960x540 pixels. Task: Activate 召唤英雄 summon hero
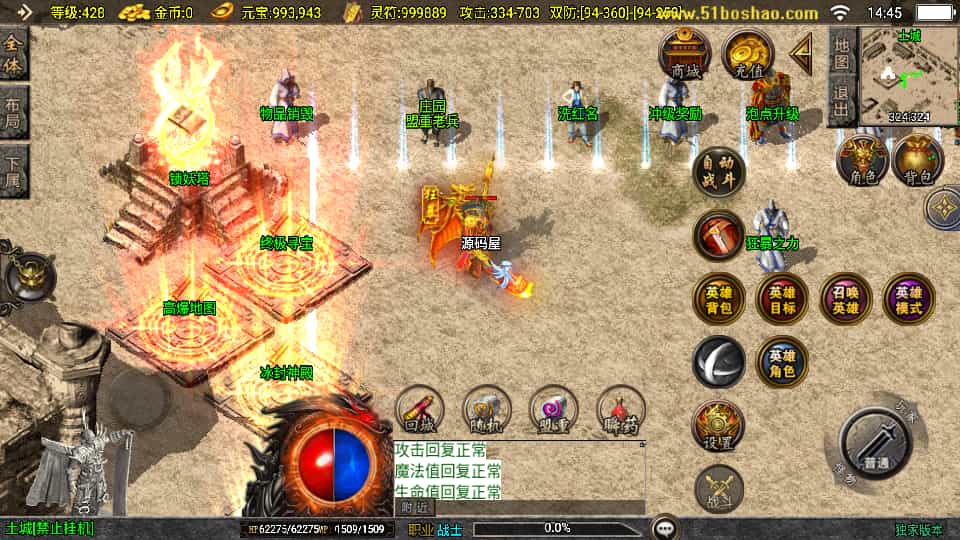coord(846,299)
